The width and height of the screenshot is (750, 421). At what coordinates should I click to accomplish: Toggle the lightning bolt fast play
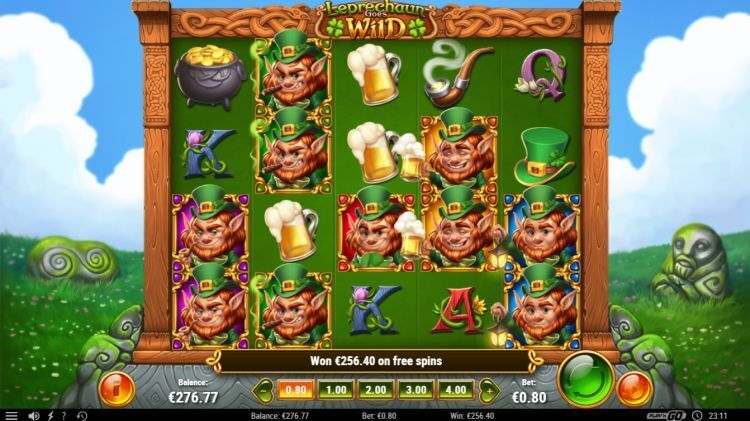click(x=50, y=415)
